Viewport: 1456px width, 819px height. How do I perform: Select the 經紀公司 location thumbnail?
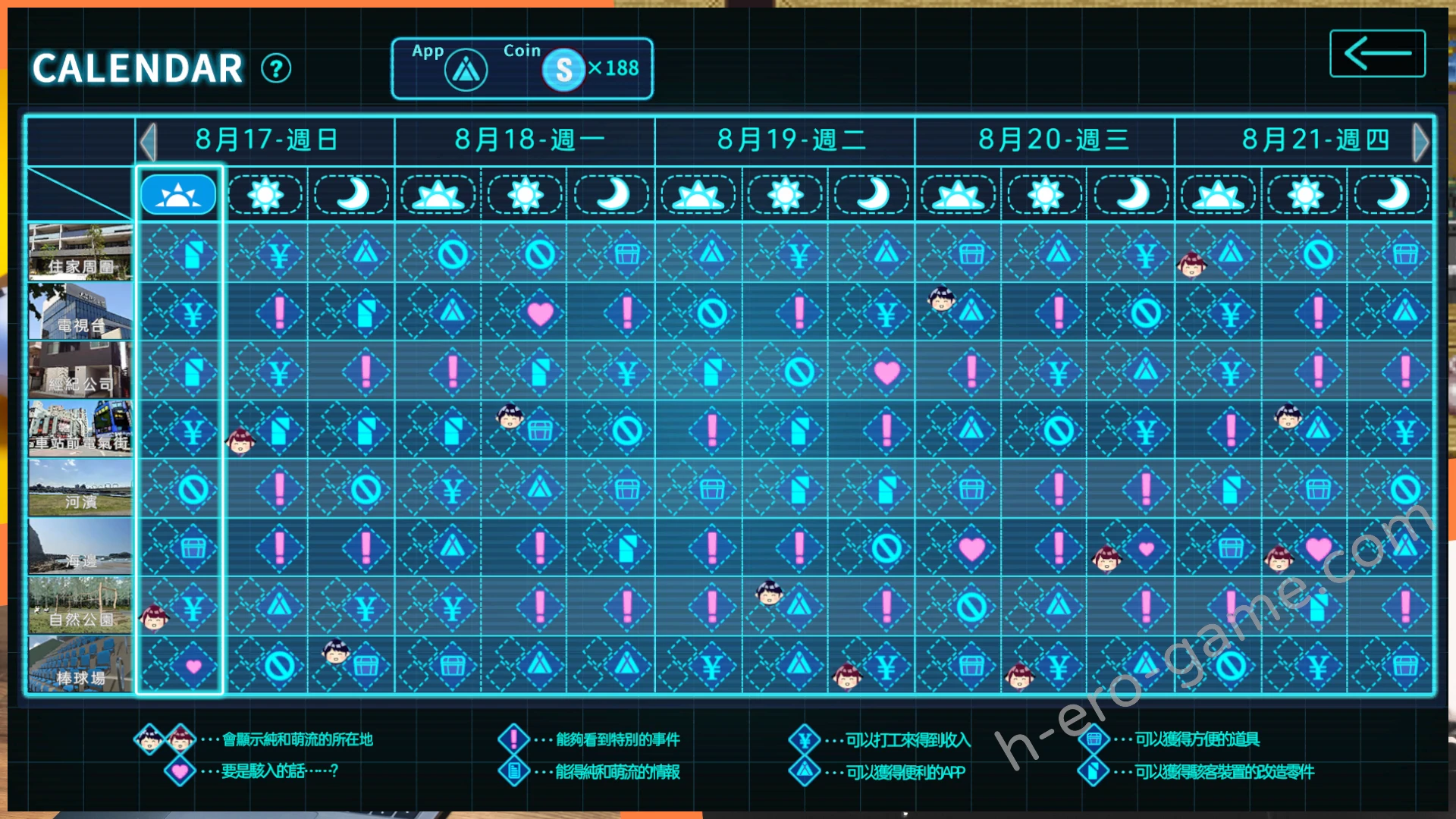pos(80,370)
